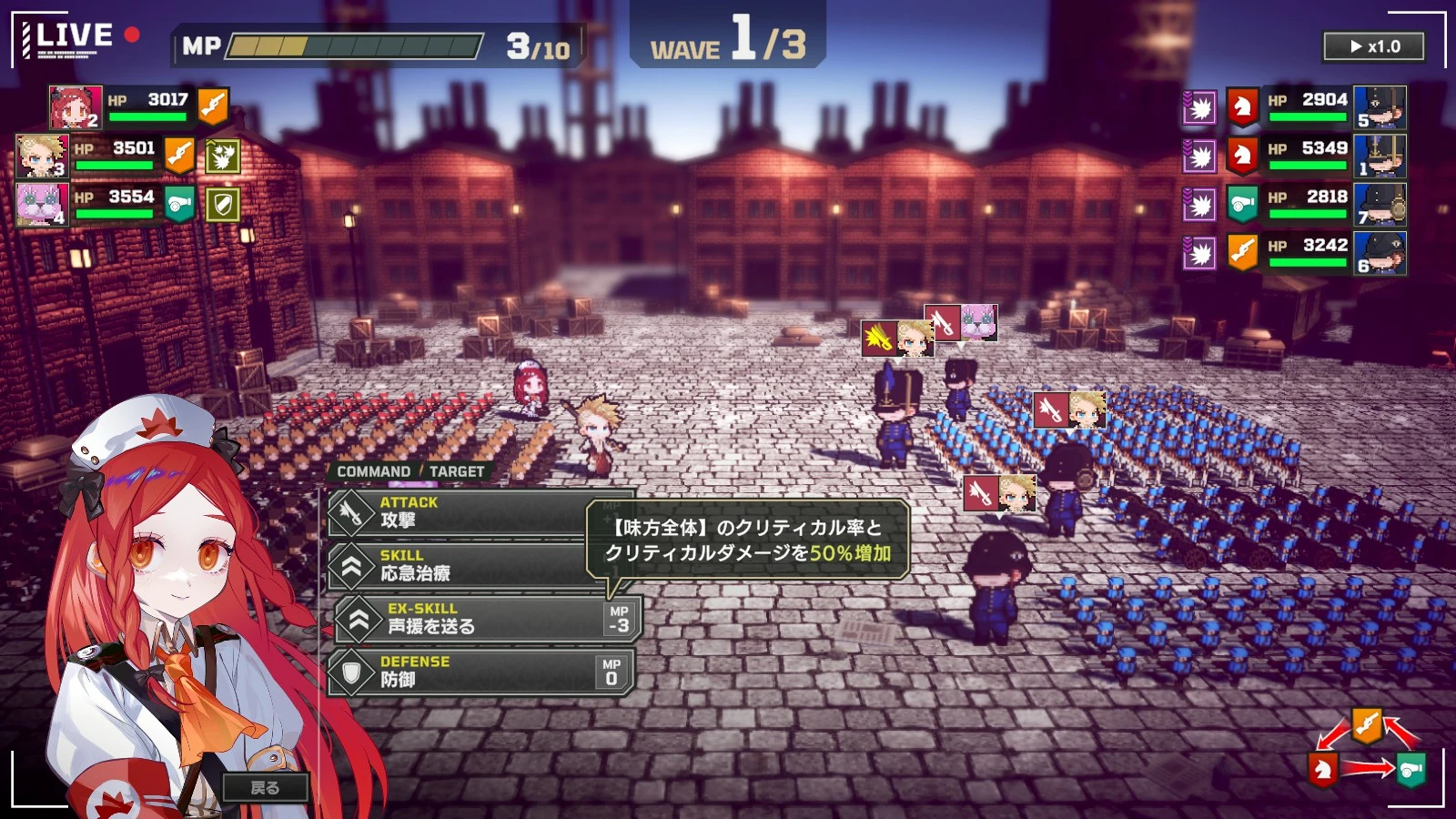Screen dimensions: 1456x819
Task: Select the blonde ally portrait with 3501 HP
Action: [42, 156]
